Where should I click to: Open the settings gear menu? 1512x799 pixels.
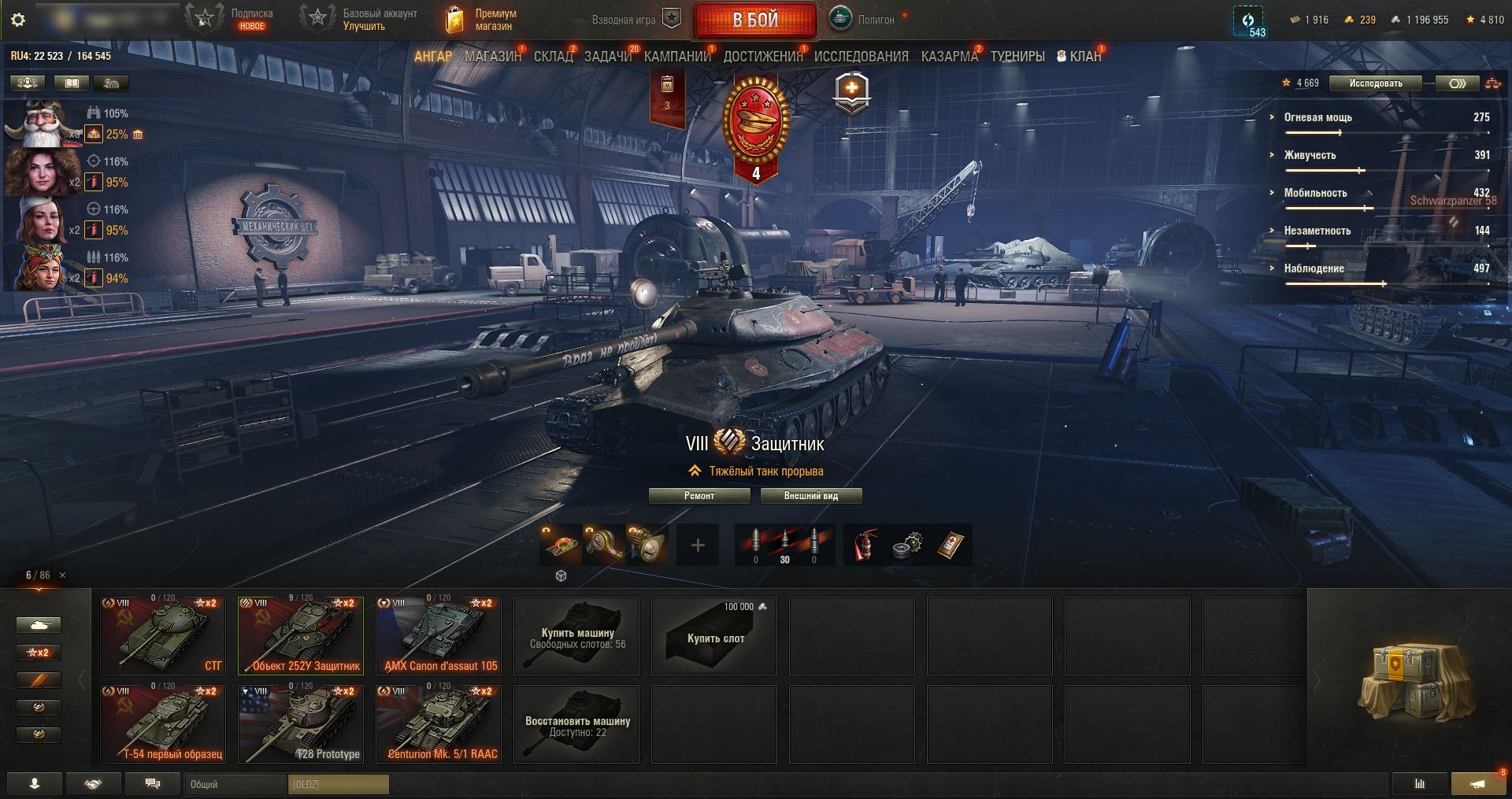coord(19,20)
